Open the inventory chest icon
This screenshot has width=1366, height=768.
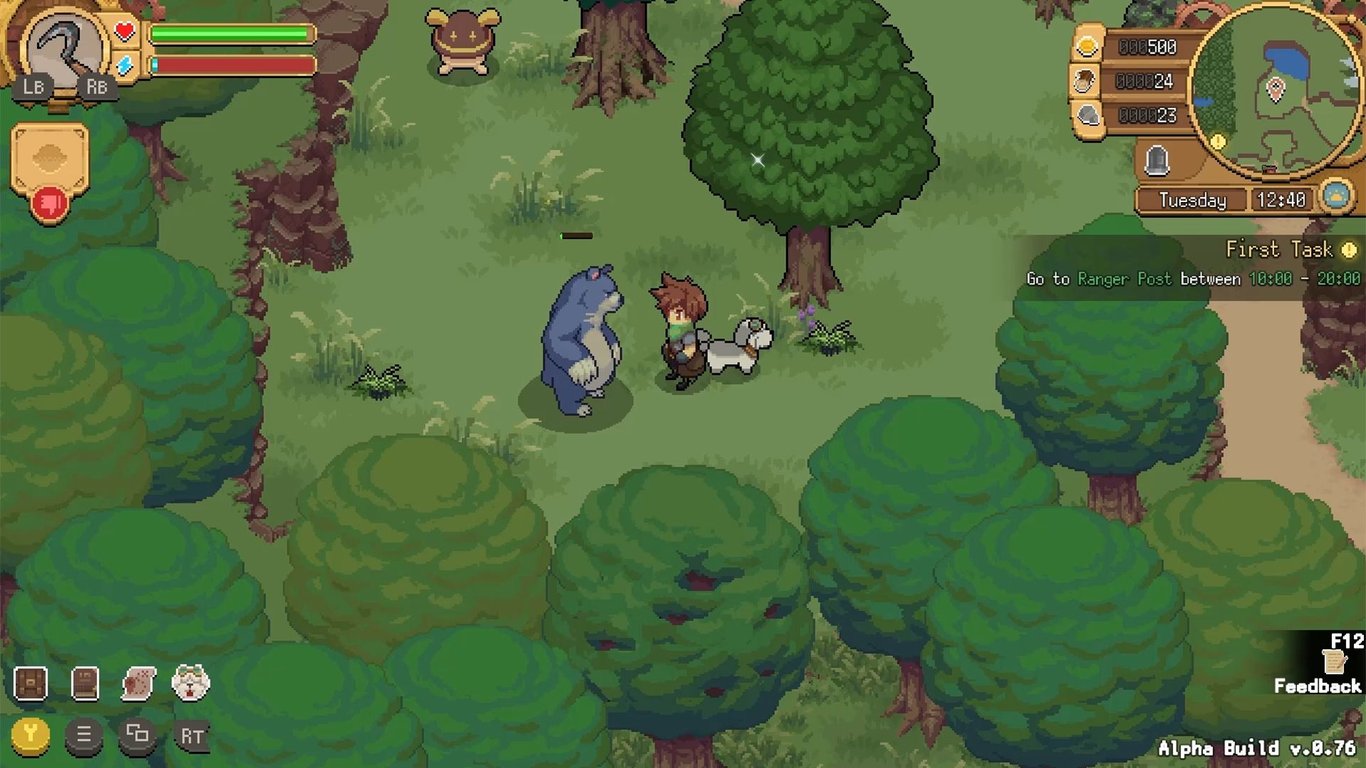[x=29, y=683]
